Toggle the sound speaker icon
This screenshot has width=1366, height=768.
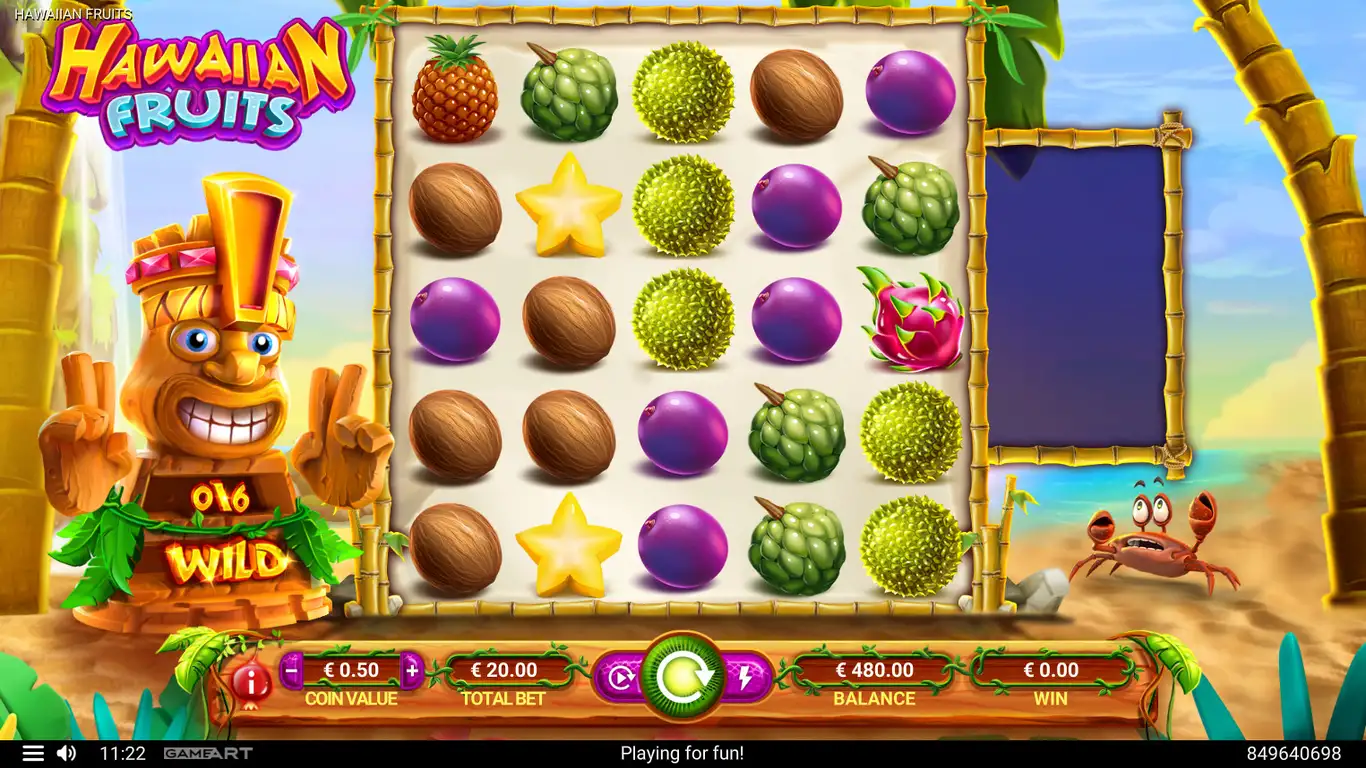[66, 753]
